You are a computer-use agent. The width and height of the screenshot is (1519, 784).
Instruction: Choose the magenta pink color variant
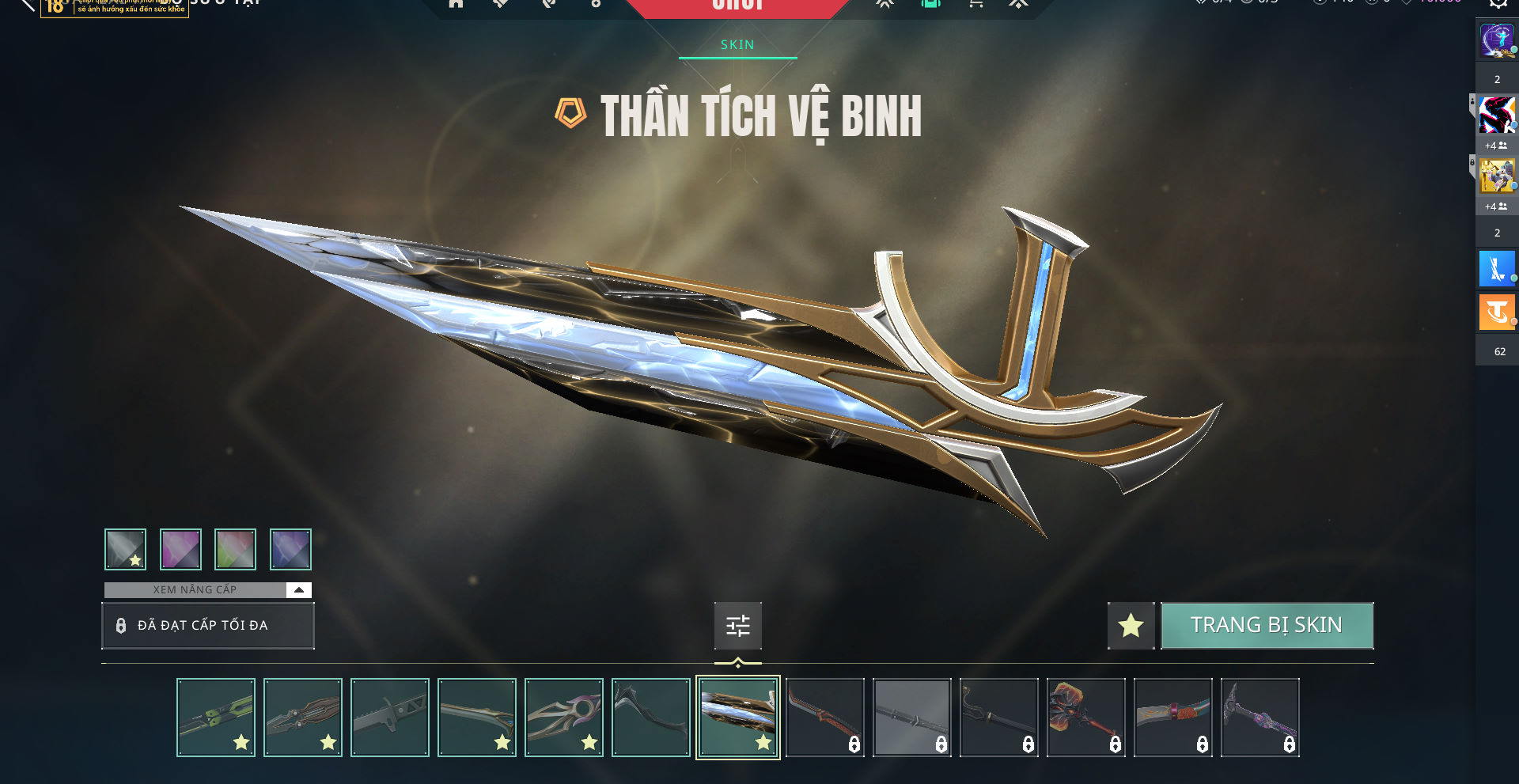pos(180,549)
